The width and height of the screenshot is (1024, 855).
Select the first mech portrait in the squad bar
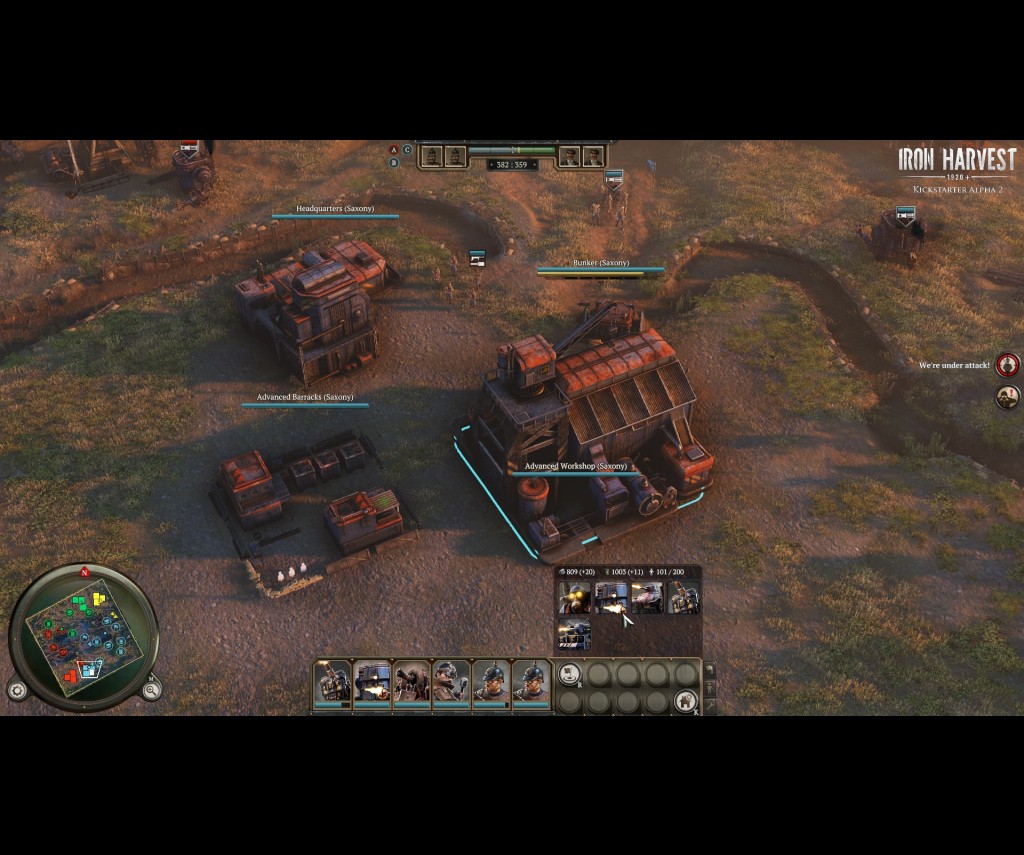click(333, 684)
